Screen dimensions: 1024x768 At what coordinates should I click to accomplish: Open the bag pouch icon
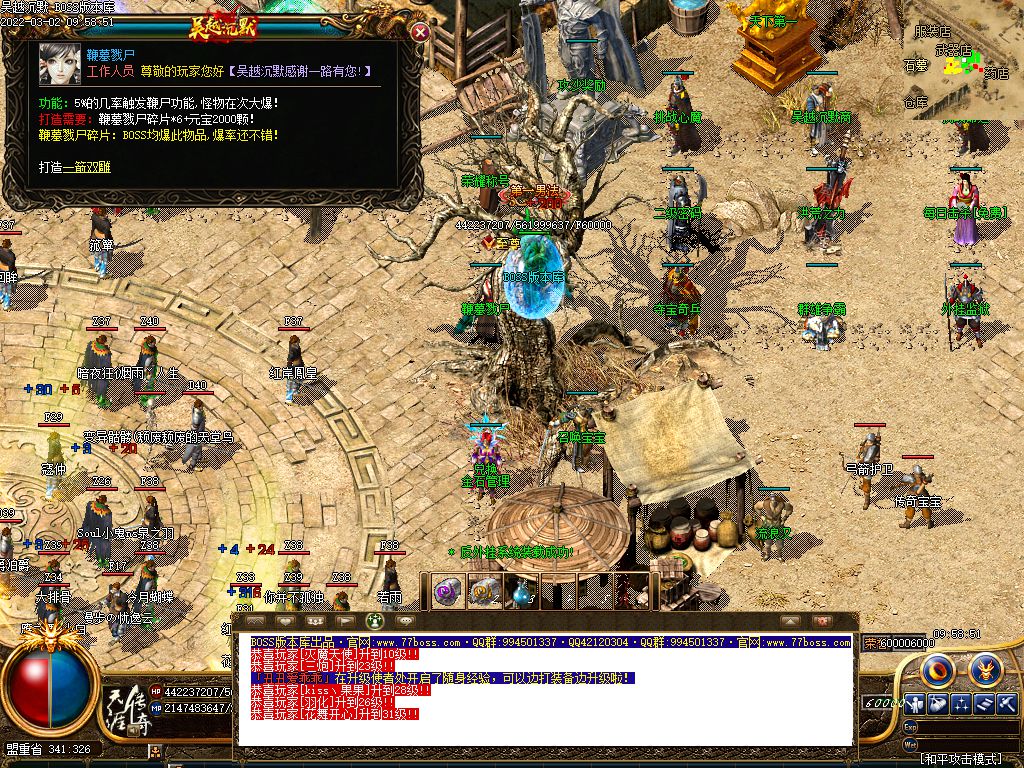pyautogui.click(x=939, y=704)
